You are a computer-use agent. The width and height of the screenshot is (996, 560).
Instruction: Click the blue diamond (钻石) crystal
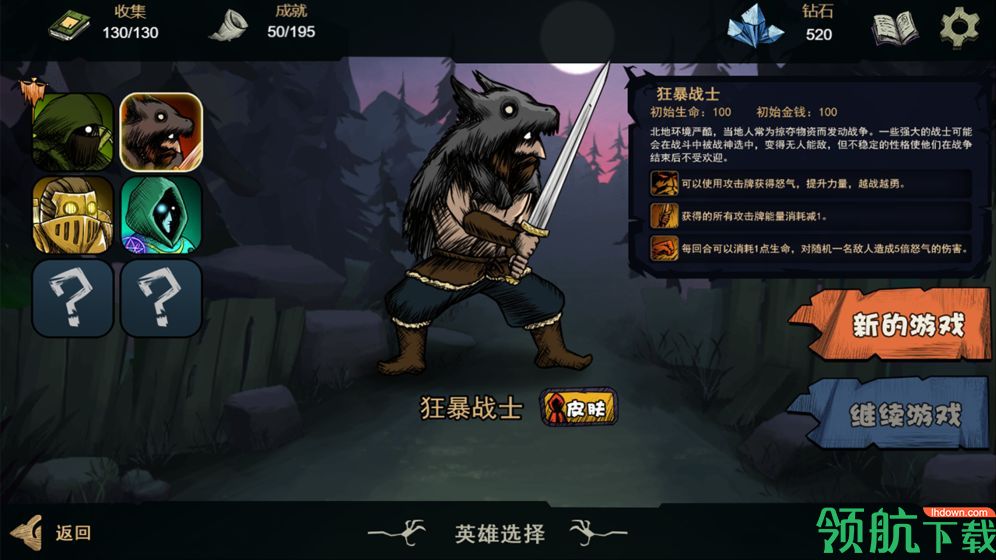point(756,26)
